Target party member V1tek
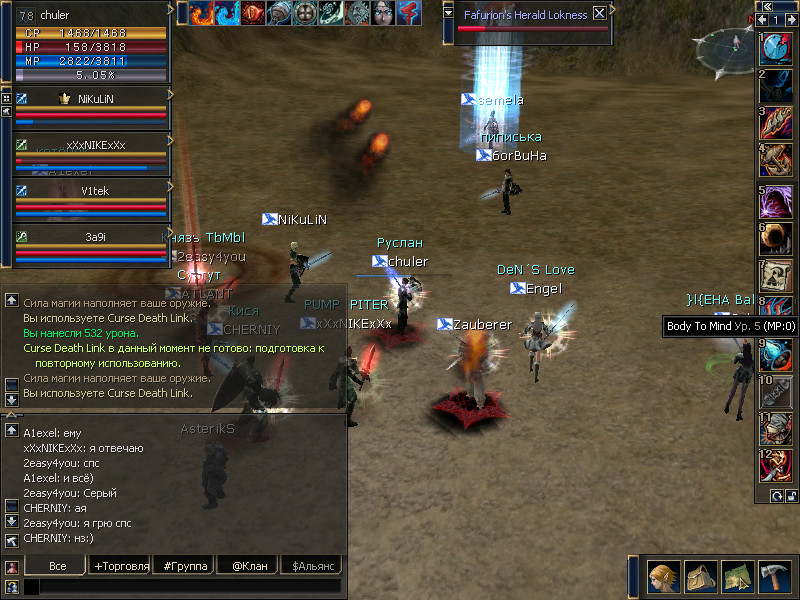The height and width of the screenshot is (600, 800). [x=92, y=198]
